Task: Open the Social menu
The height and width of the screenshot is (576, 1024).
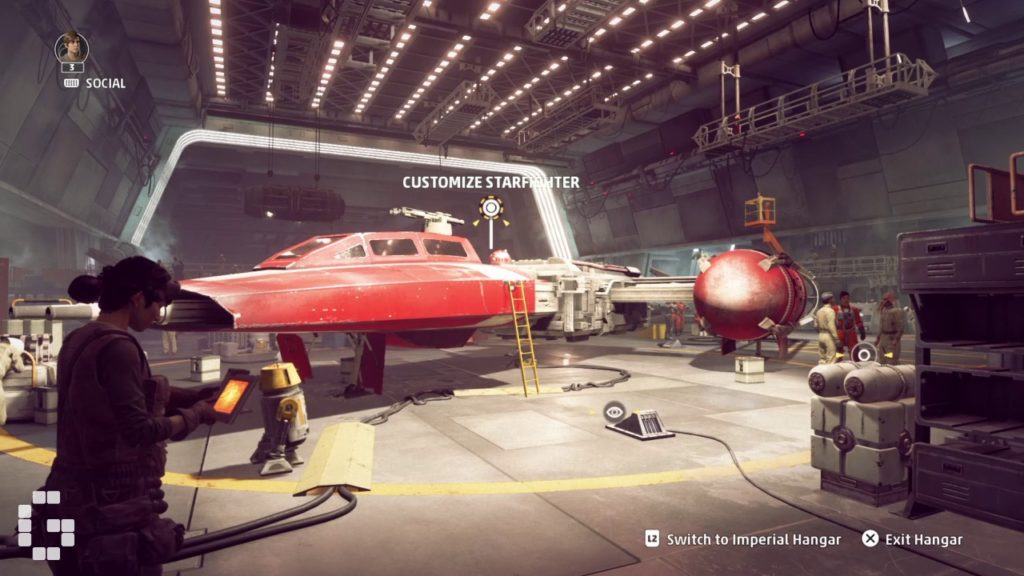Action: 96,83
